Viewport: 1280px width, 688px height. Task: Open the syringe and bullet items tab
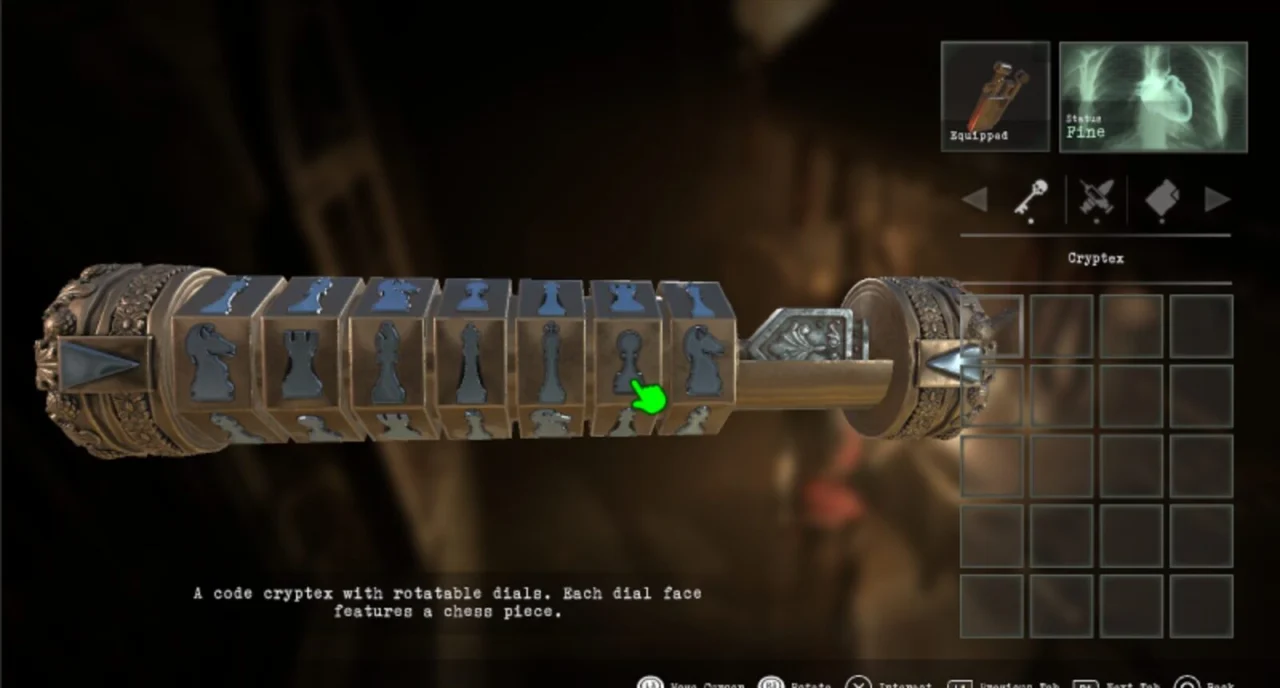[x=1096, y=199]
